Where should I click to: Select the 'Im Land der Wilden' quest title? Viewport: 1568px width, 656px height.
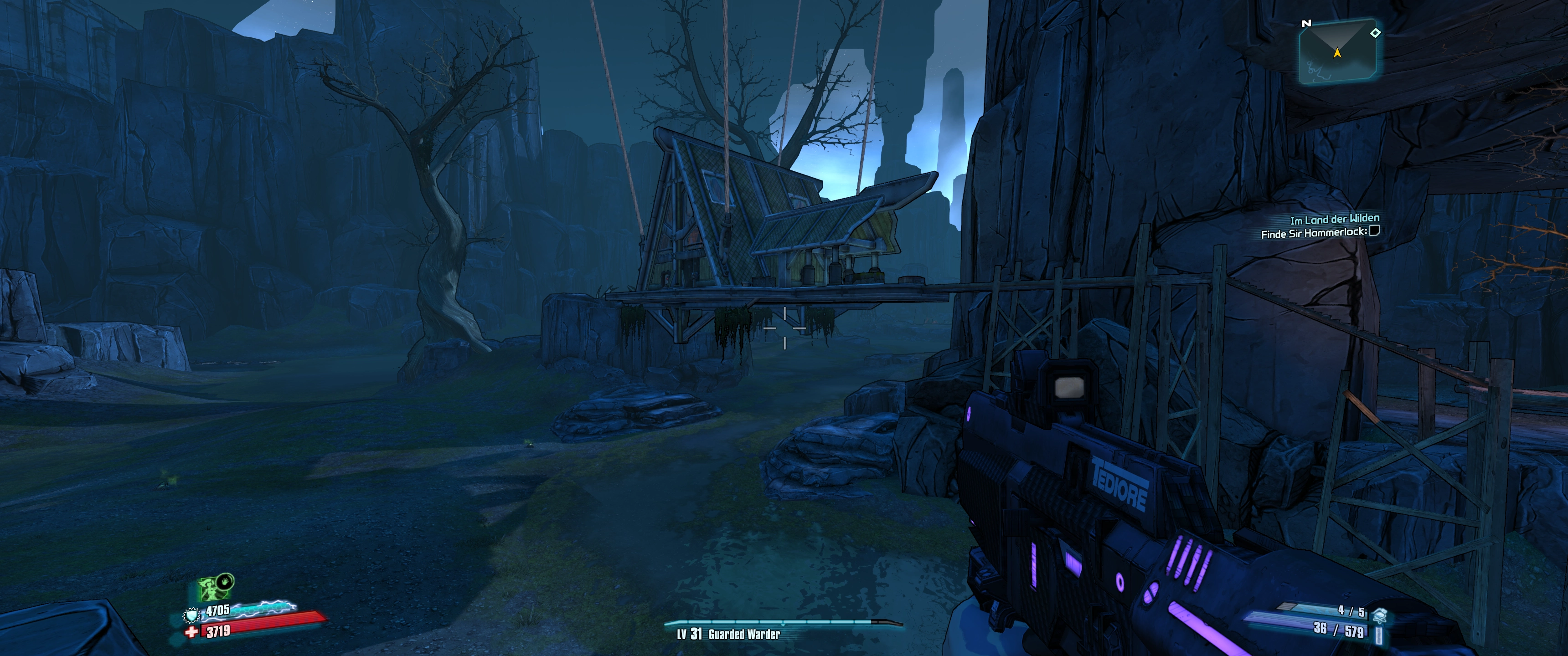[1334, 219]
